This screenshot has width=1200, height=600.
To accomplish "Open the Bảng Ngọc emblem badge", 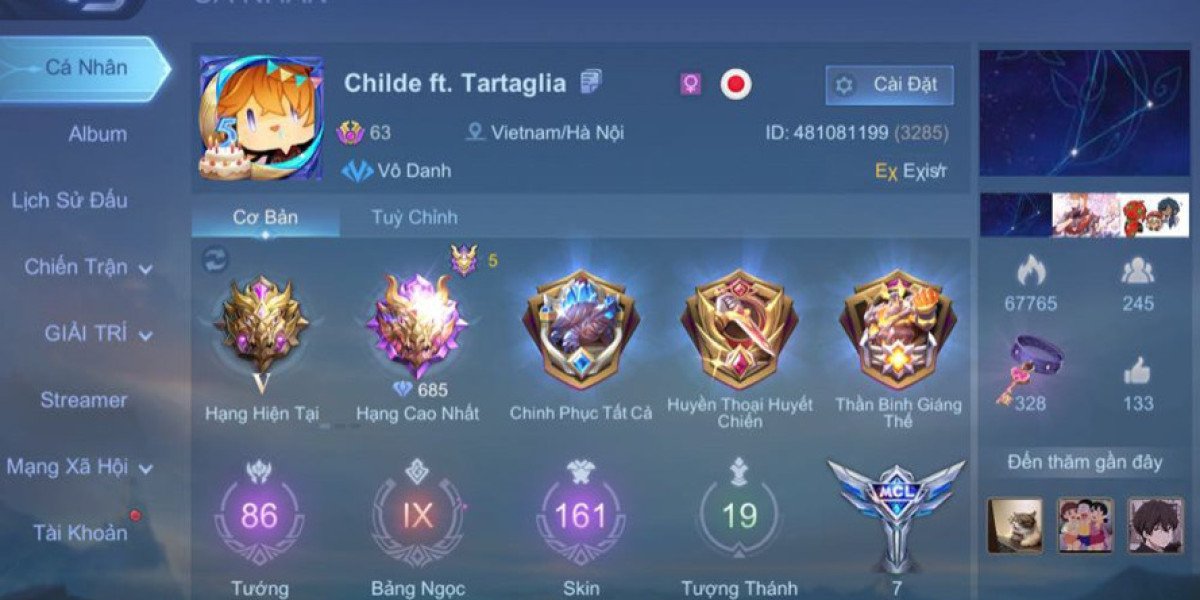I will coord(418,518).
